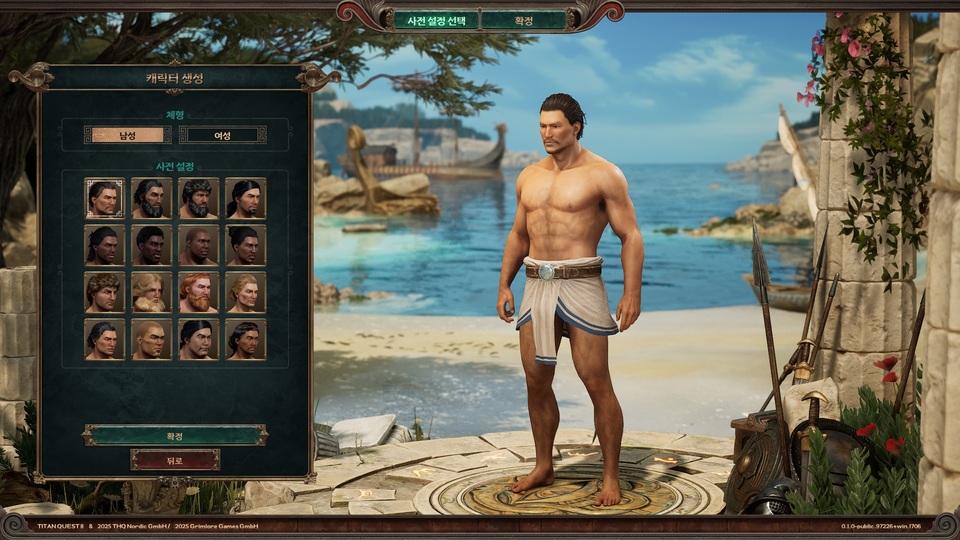This screenshot has width=960, height=540.
Task: Select the bald dark-skinned preset portrait
Action: click(198, 245)
